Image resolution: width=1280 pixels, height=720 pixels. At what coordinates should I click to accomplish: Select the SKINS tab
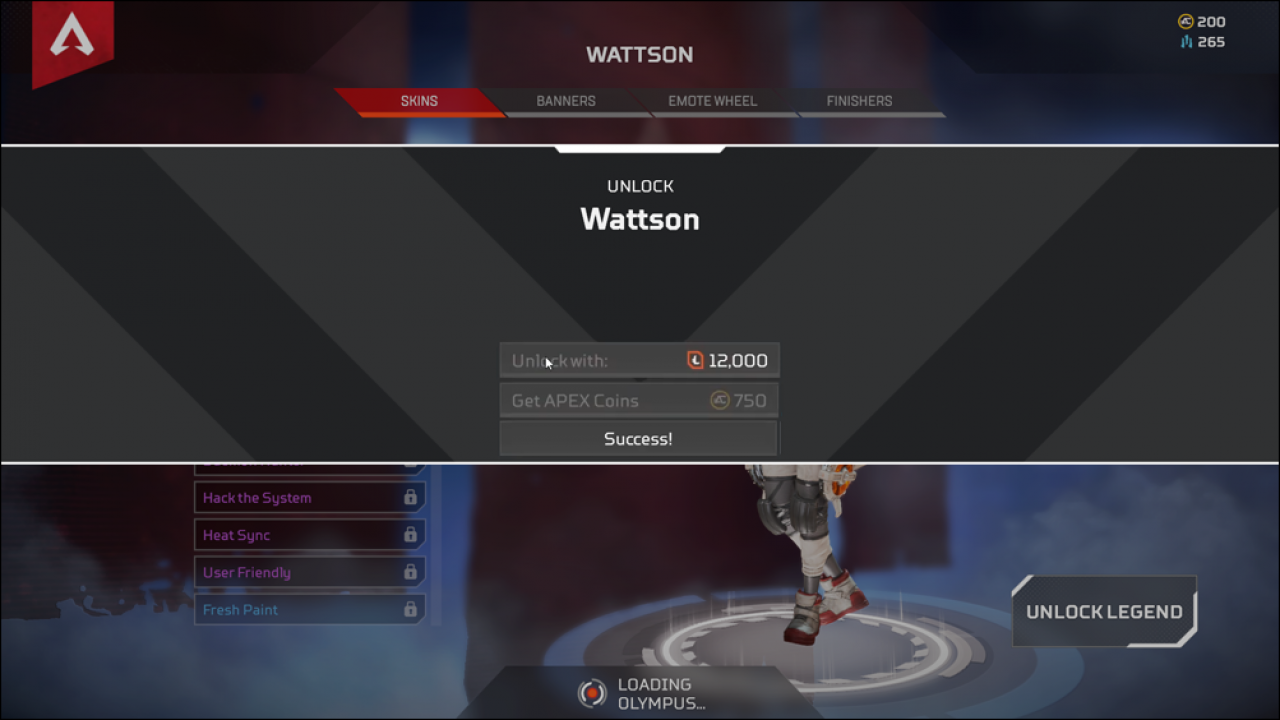click(x=419, y=101)
